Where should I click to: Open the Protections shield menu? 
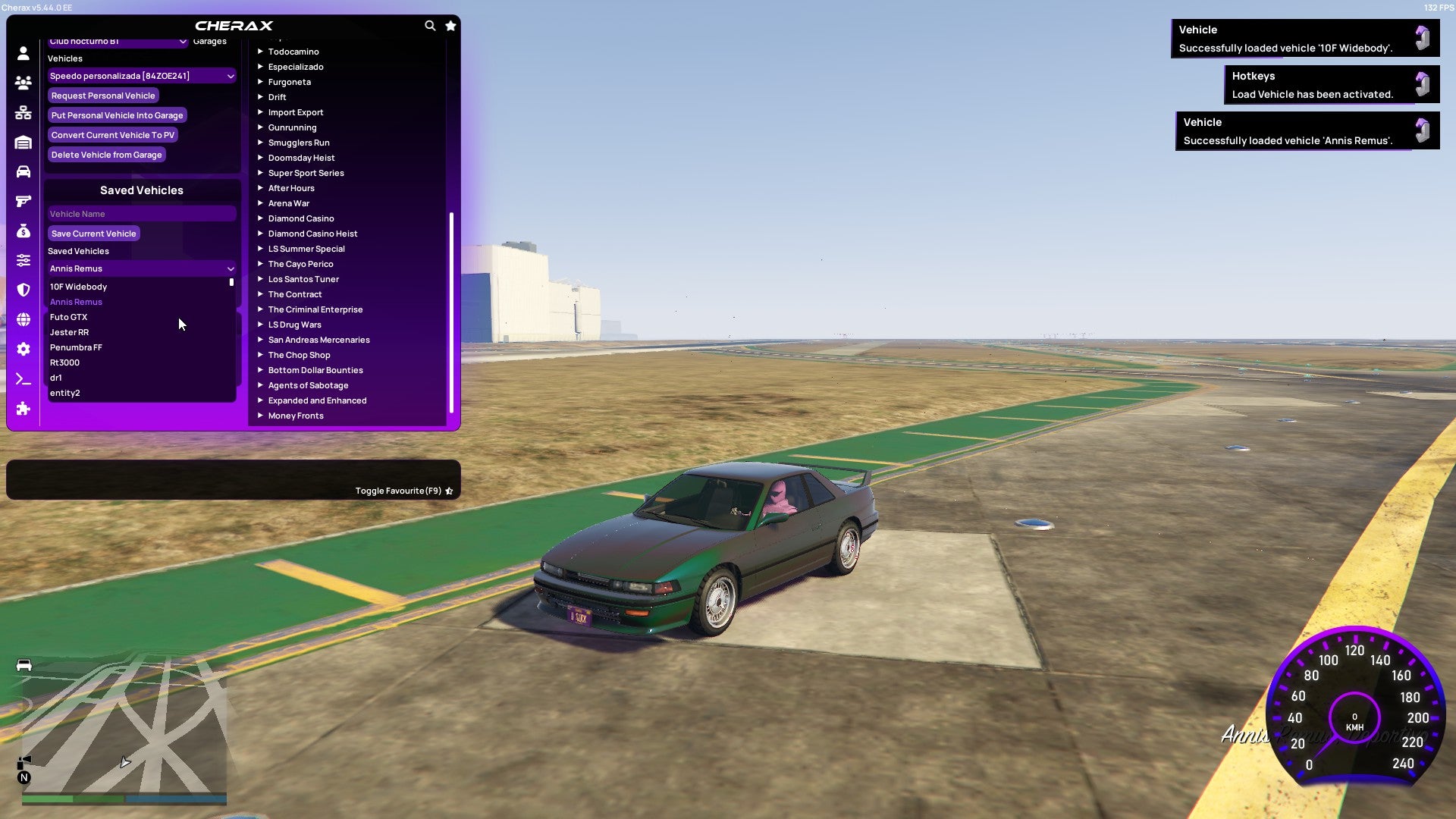23,290
